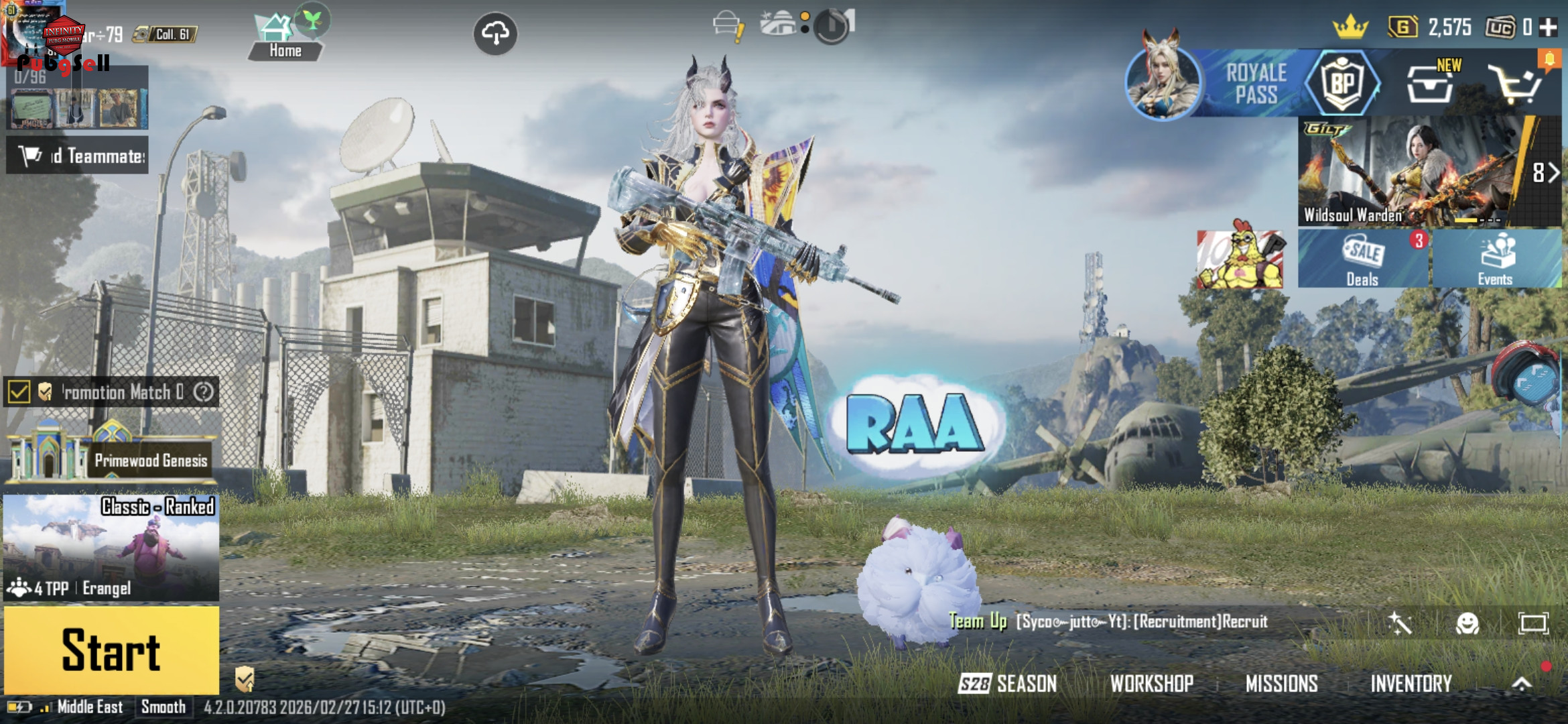This screenshot has height=724, width=1568.
Task: Click the cloud download icon
Action: (x=495, y=33)
